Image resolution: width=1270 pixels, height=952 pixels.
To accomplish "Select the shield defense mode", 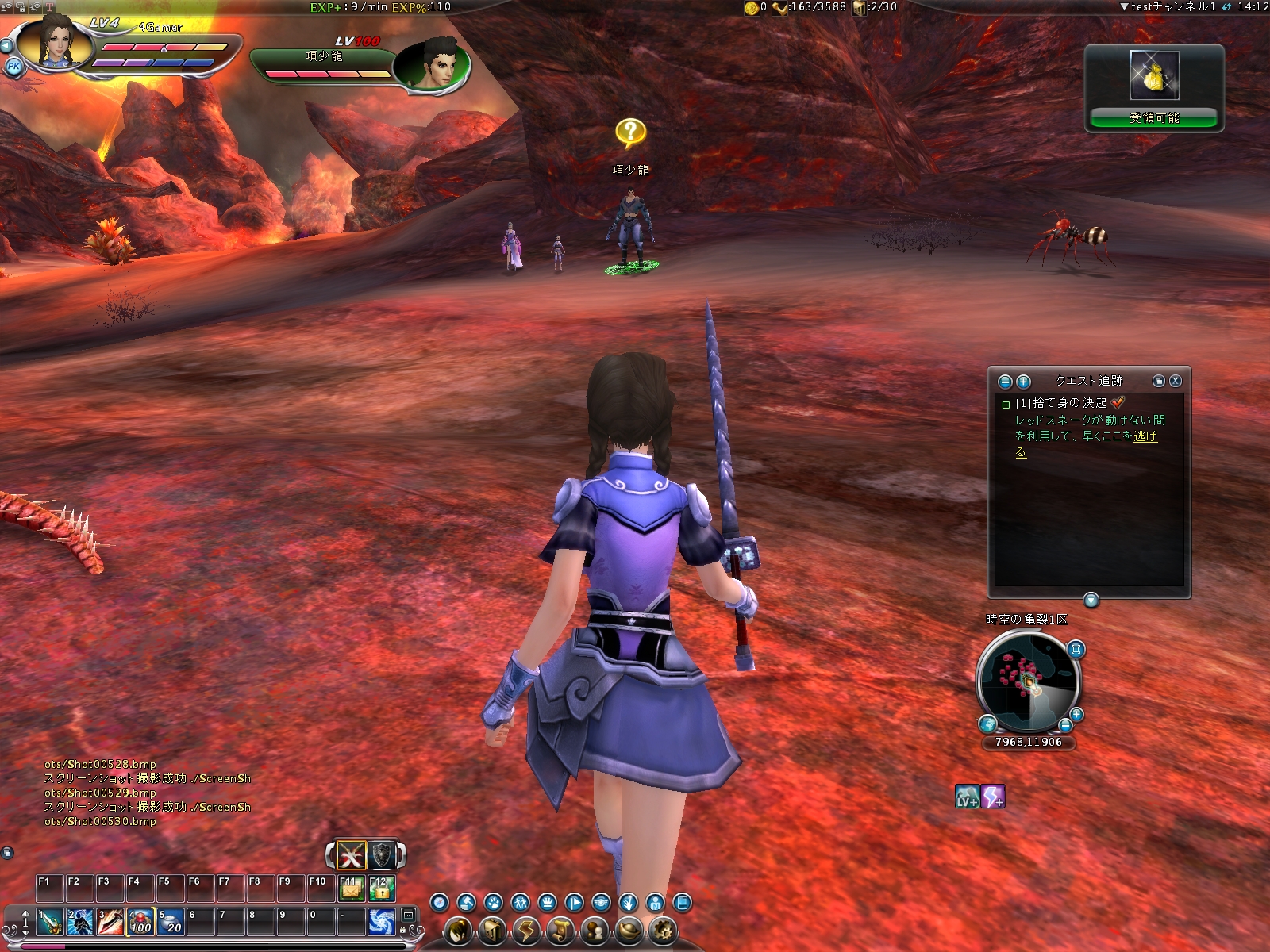I will (382, 854).
